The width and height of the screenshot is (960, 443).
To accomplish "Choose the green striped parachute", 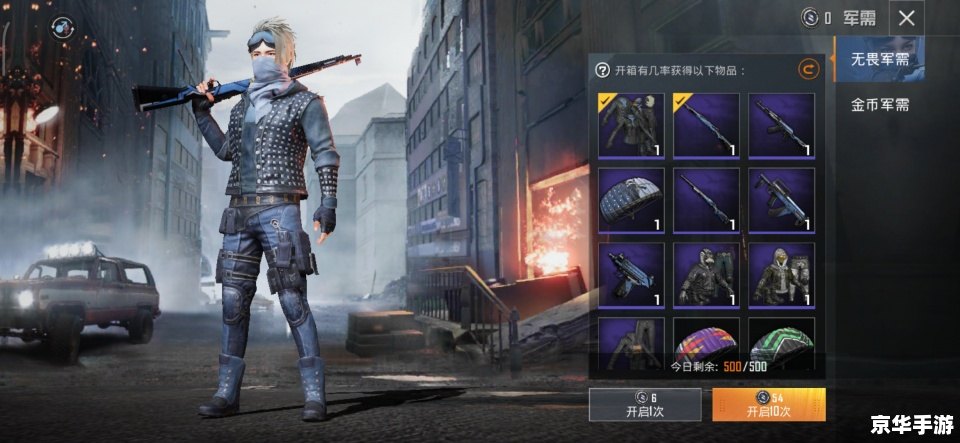I will (781, 338).
